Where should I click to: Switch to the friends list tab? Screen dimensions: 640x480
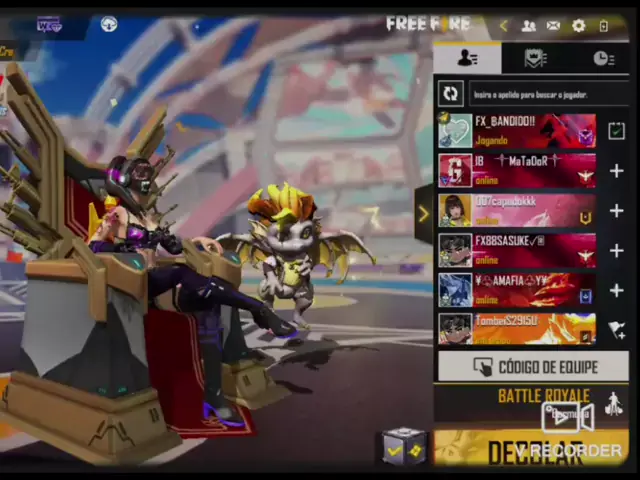coord(467,58)
